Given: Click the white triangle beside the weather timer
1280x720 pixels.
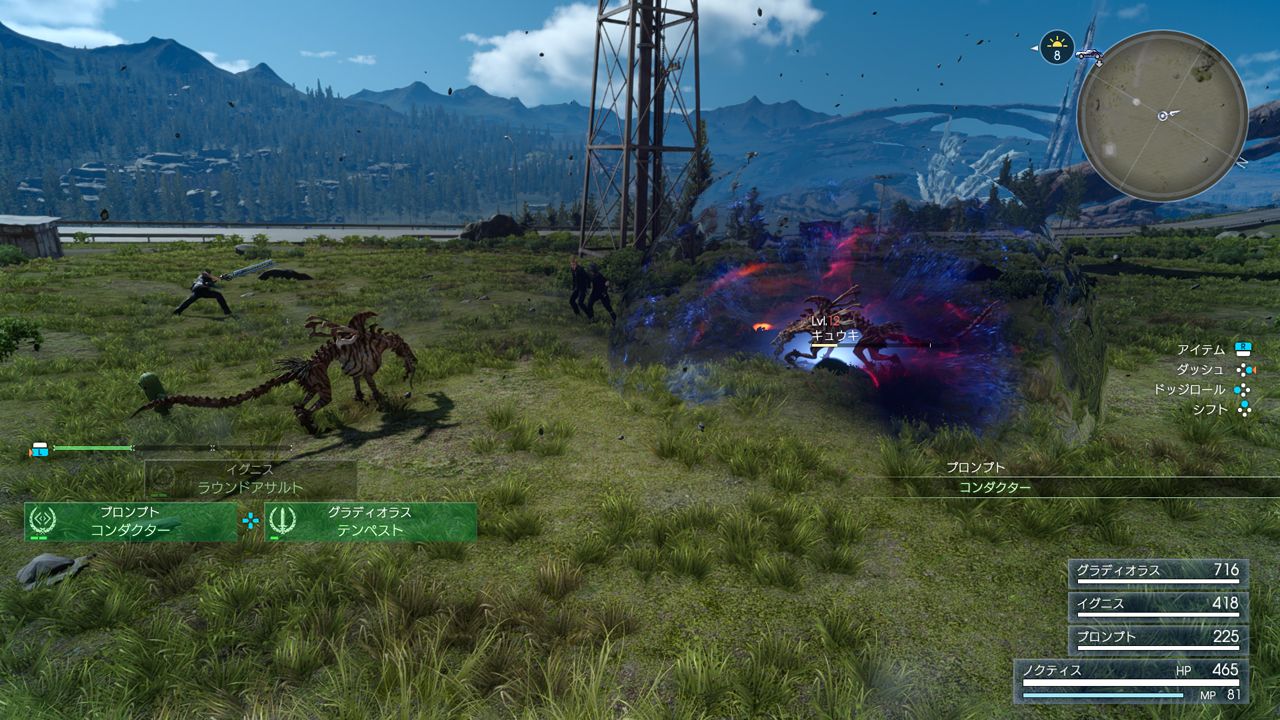Looking at the screenshot, I should 1033,48.
